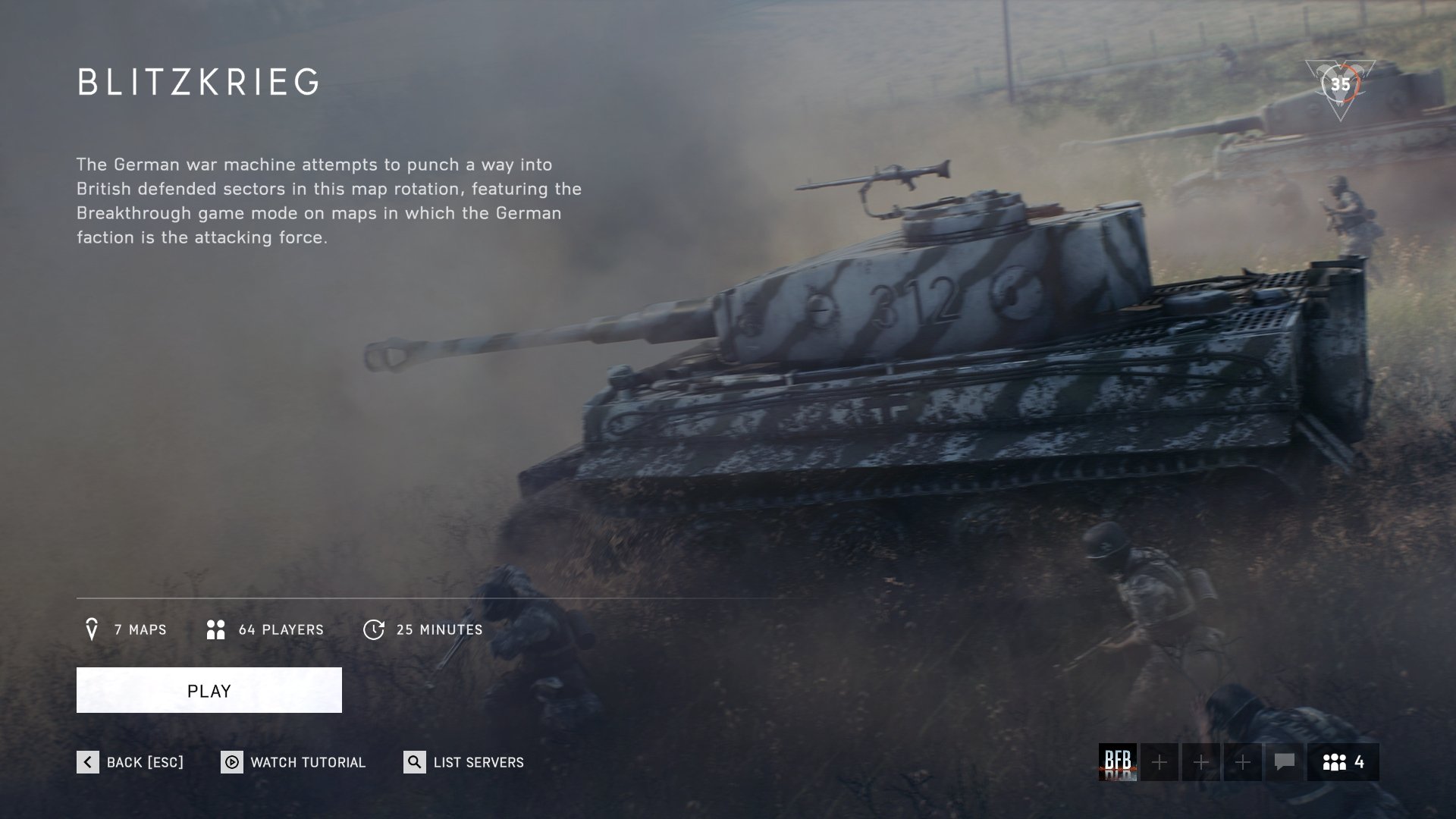Click the BFB player avatar tile
Image resolution: width=1456 pixels, height=819 pixels.
[x=1119, y=763]
